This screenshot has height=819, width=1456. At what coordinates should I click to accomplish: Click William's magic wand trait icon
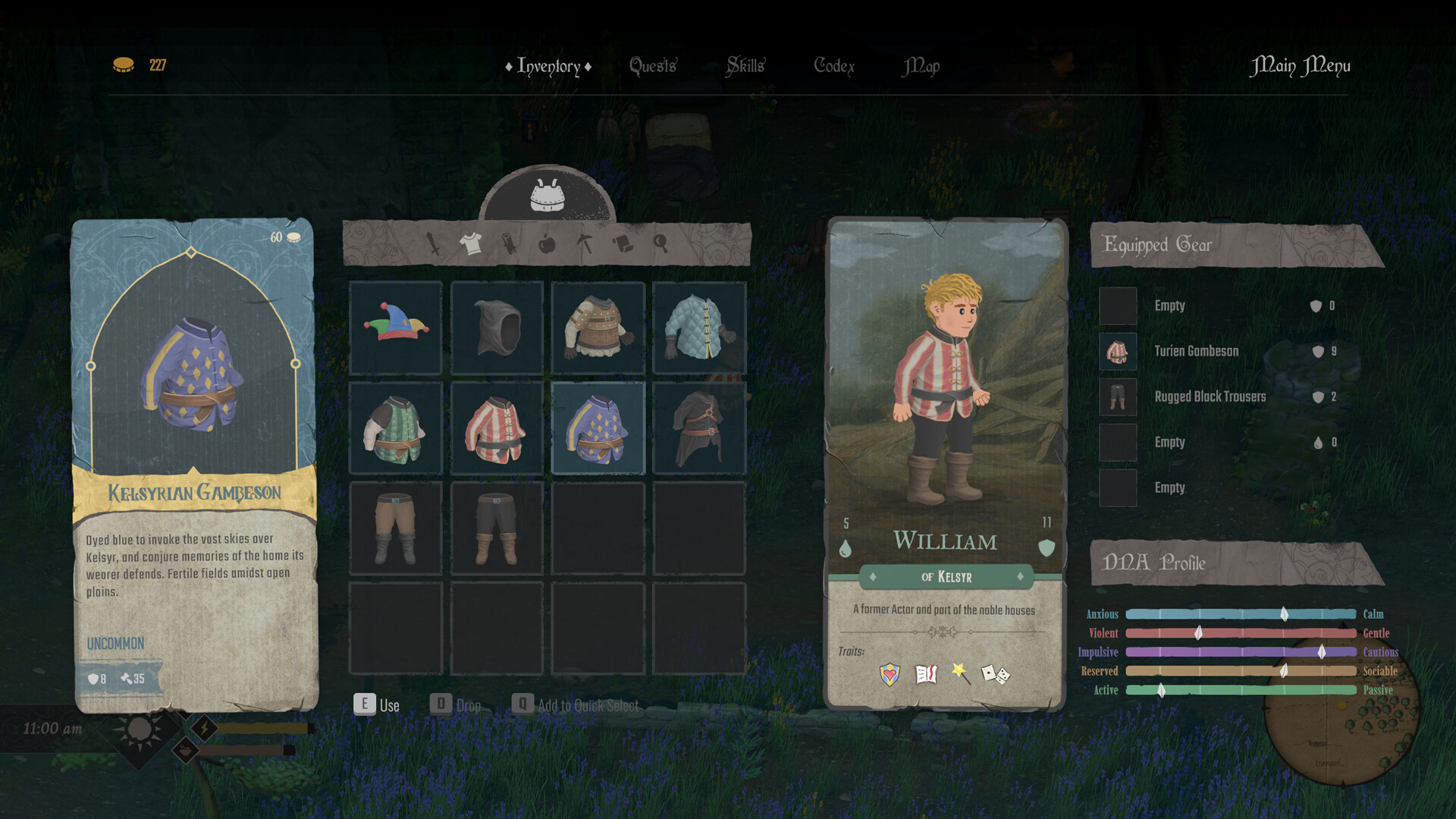(x=959, y=673)
